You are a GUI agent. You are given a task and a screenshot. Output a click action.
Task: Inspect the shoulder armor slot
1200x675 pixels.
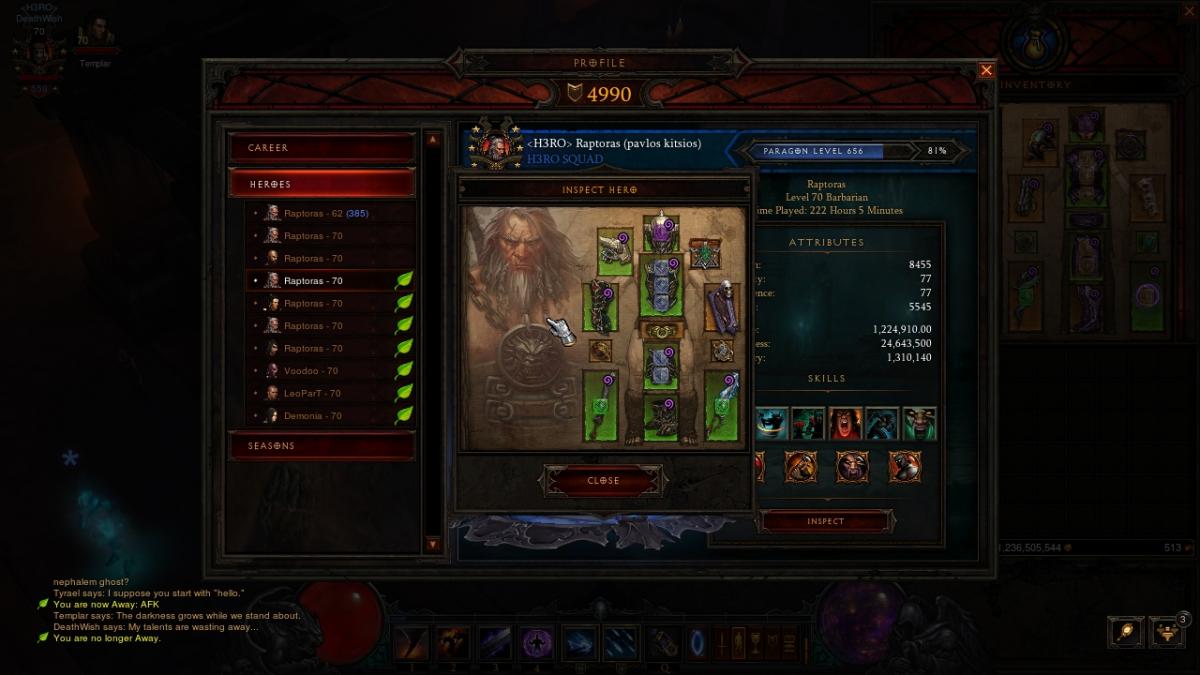615,252
